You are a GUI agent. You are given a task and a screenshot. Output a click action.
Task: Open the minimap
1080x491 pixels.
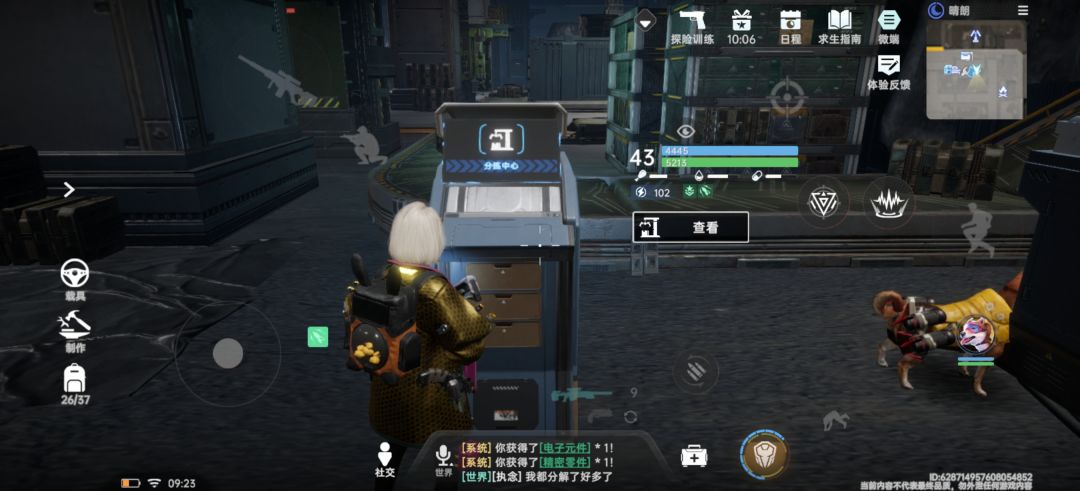[x=974, y=70]
